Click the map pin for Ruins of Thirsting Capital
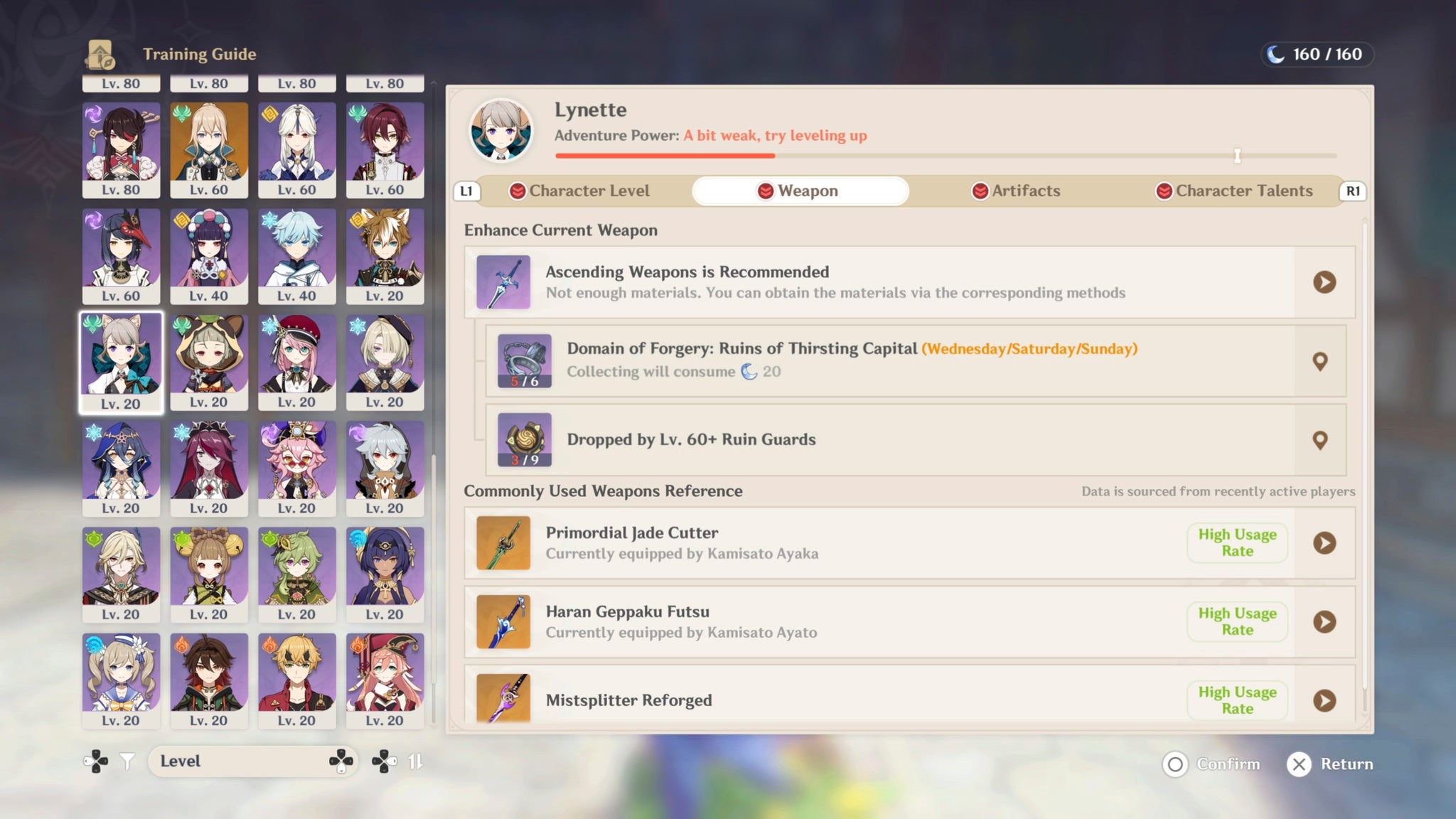 [1321, 361]
